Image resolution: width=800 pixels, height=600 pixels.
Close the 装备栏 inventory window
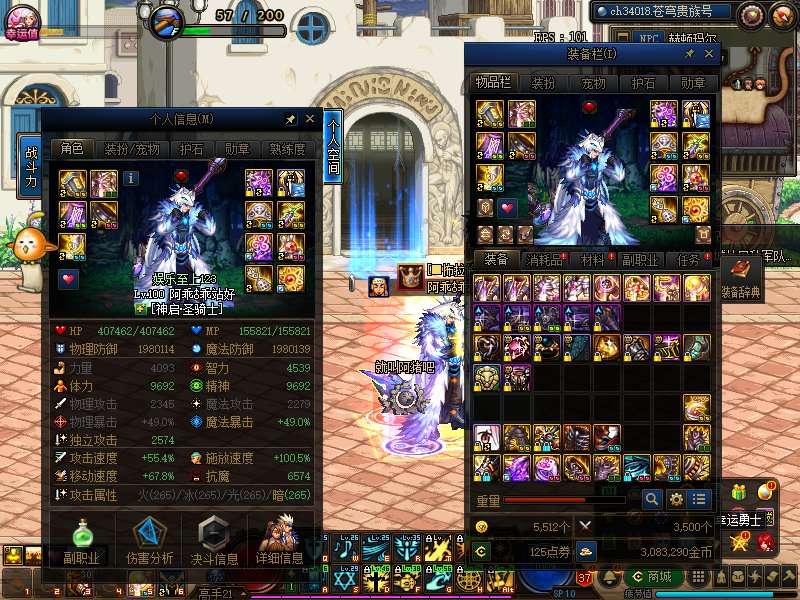click(x=707, y=53)
